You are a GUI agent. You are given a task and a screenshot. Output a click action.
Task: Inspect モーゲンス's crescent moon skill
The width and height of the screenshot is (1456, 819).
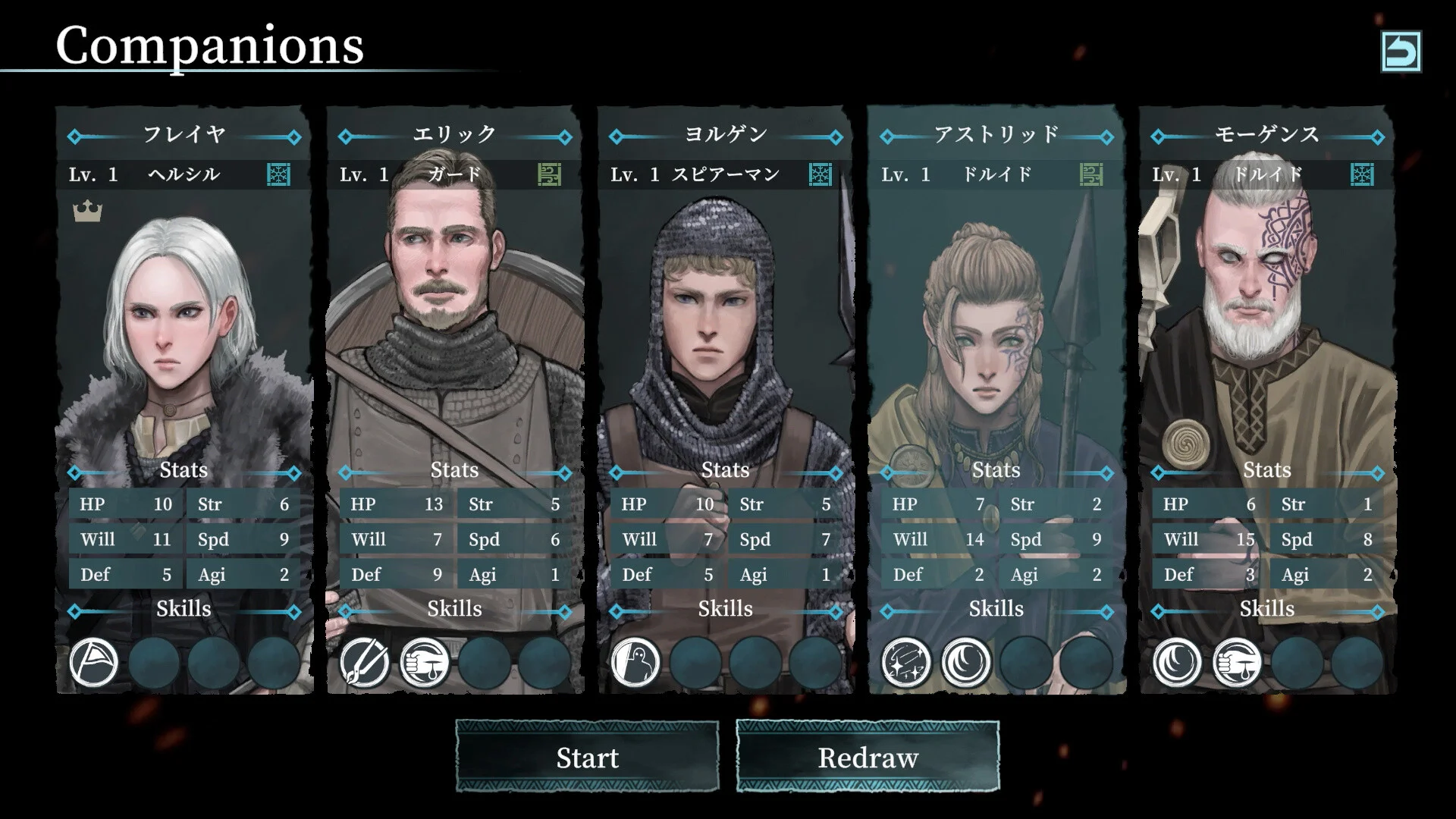point(1177,662)
